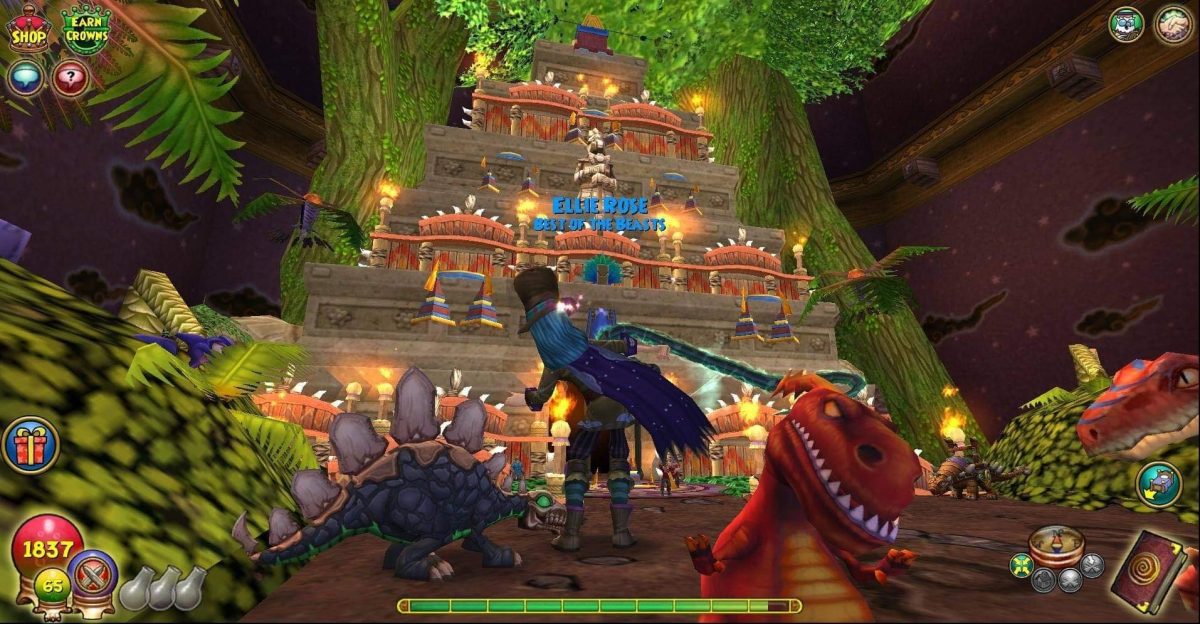
Task: Select the green arrows compass button
Action: tap(1020, 566)
